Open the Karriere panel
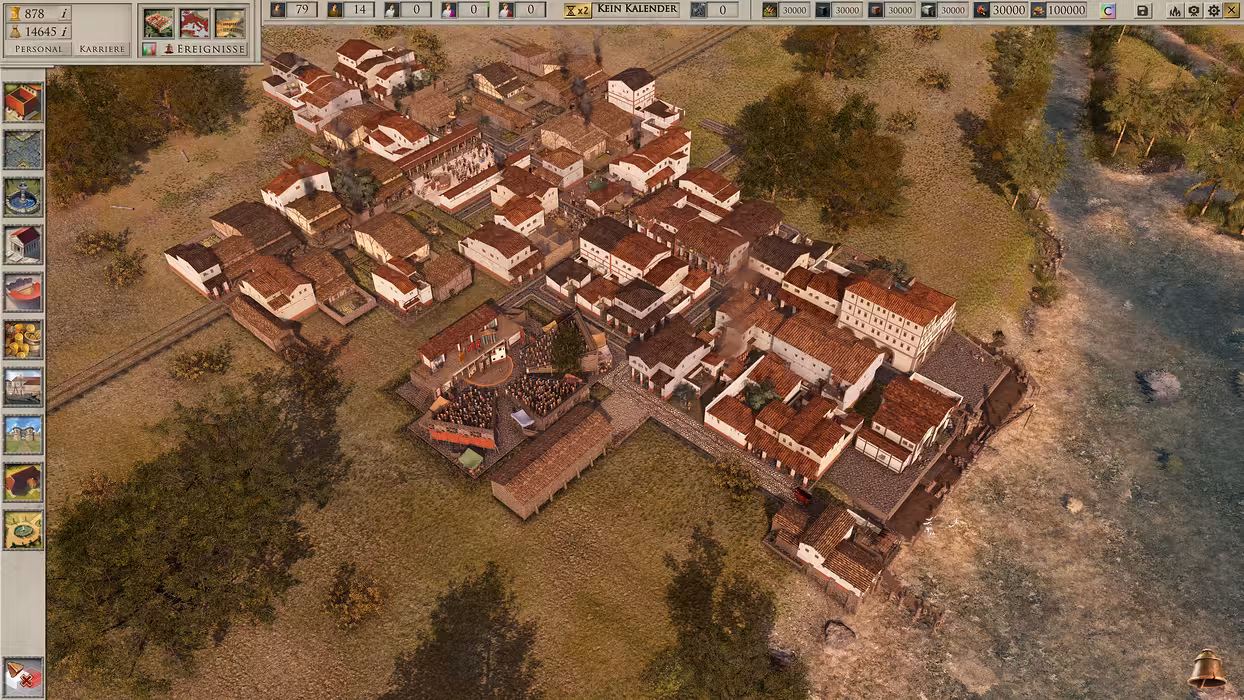The height and width of the screenshot is (700, 1244). 102,49
